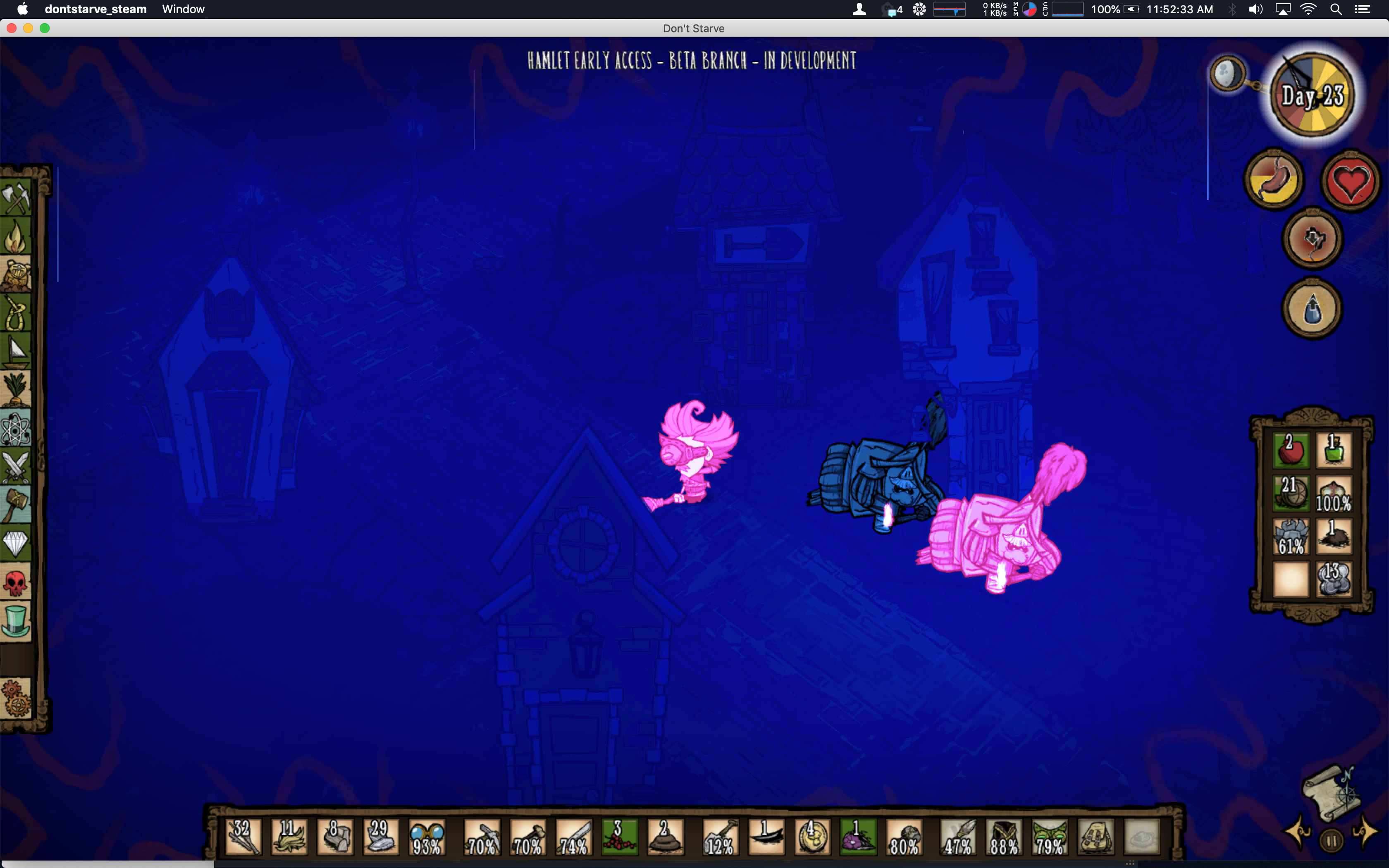This screenshot has height=868, width=1389.
Task: Open the Science crafting tab with atom icon
Action: pos(16,428)
